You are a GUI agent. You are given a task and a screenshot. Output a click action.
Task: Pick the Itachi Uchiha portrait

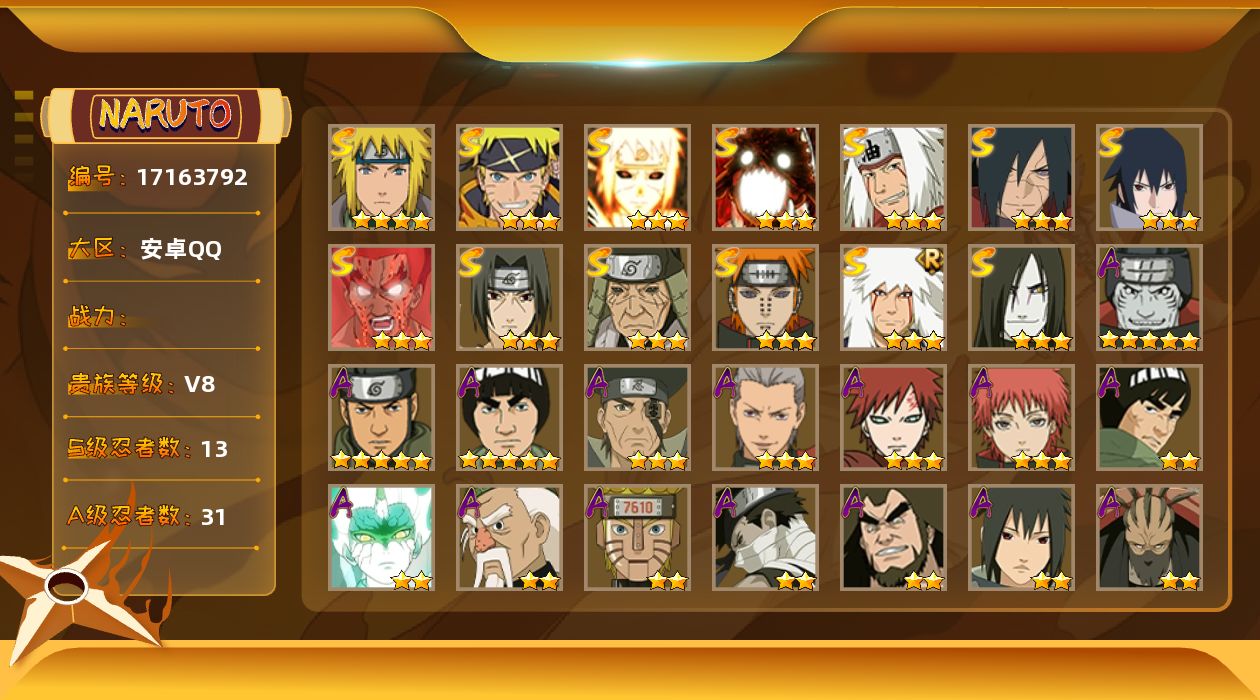point(509,297)
